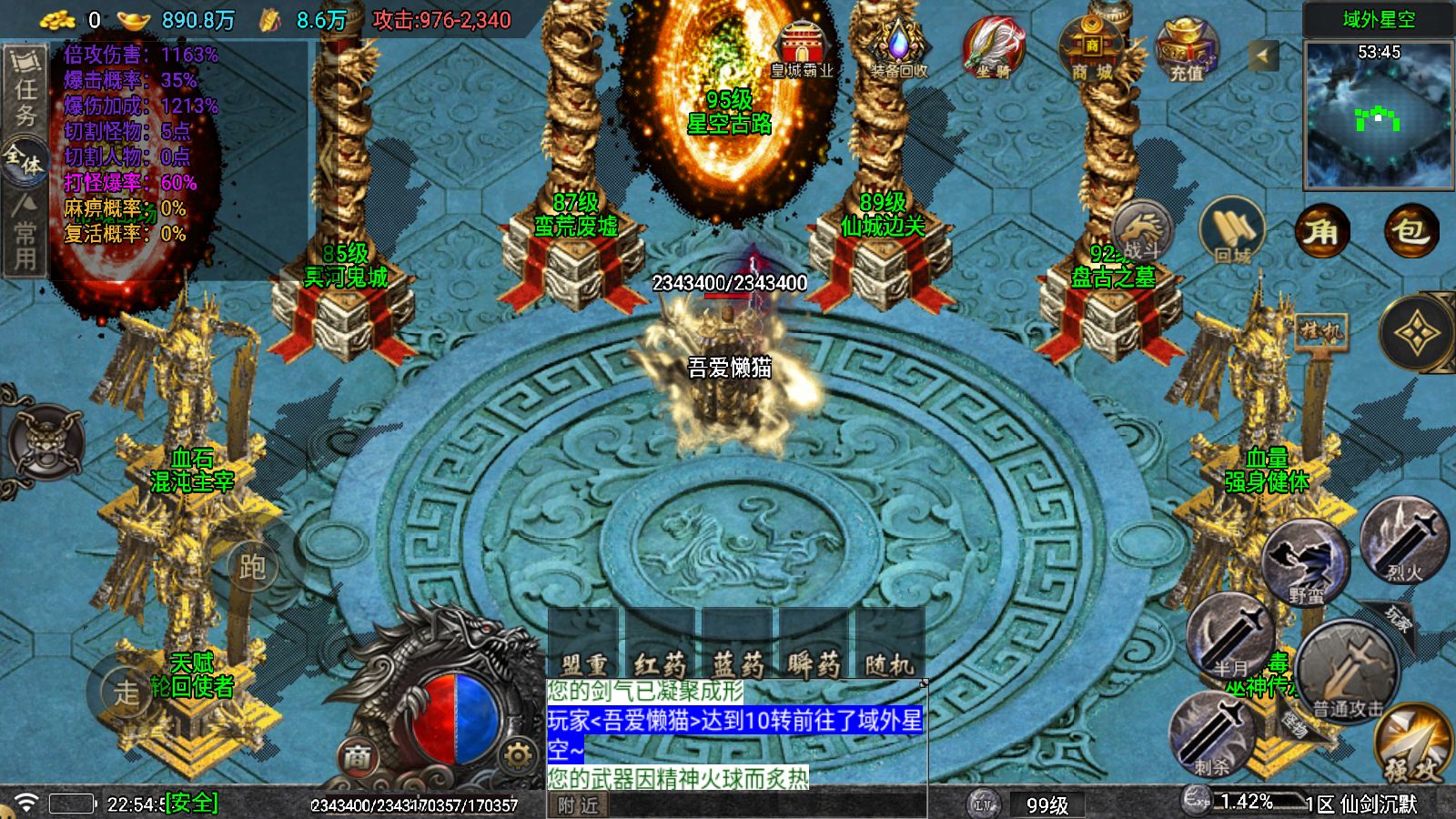Collapse the top icon row with the arrow
Viewport: 1456px width, 819px height.
click(1261, 56)
